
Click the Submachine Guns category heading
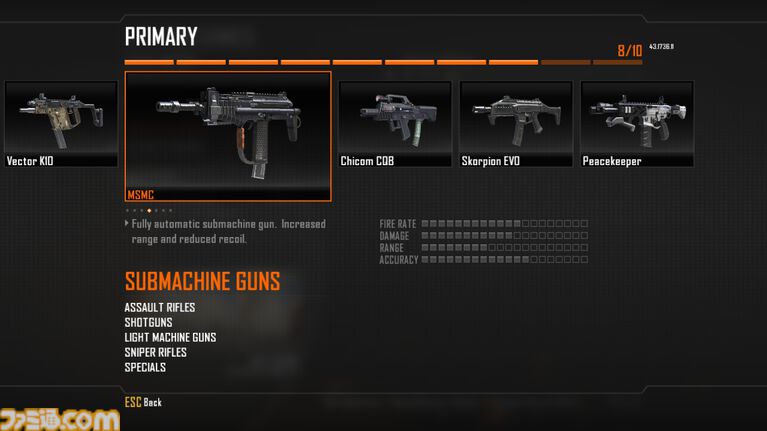(202, 281)
